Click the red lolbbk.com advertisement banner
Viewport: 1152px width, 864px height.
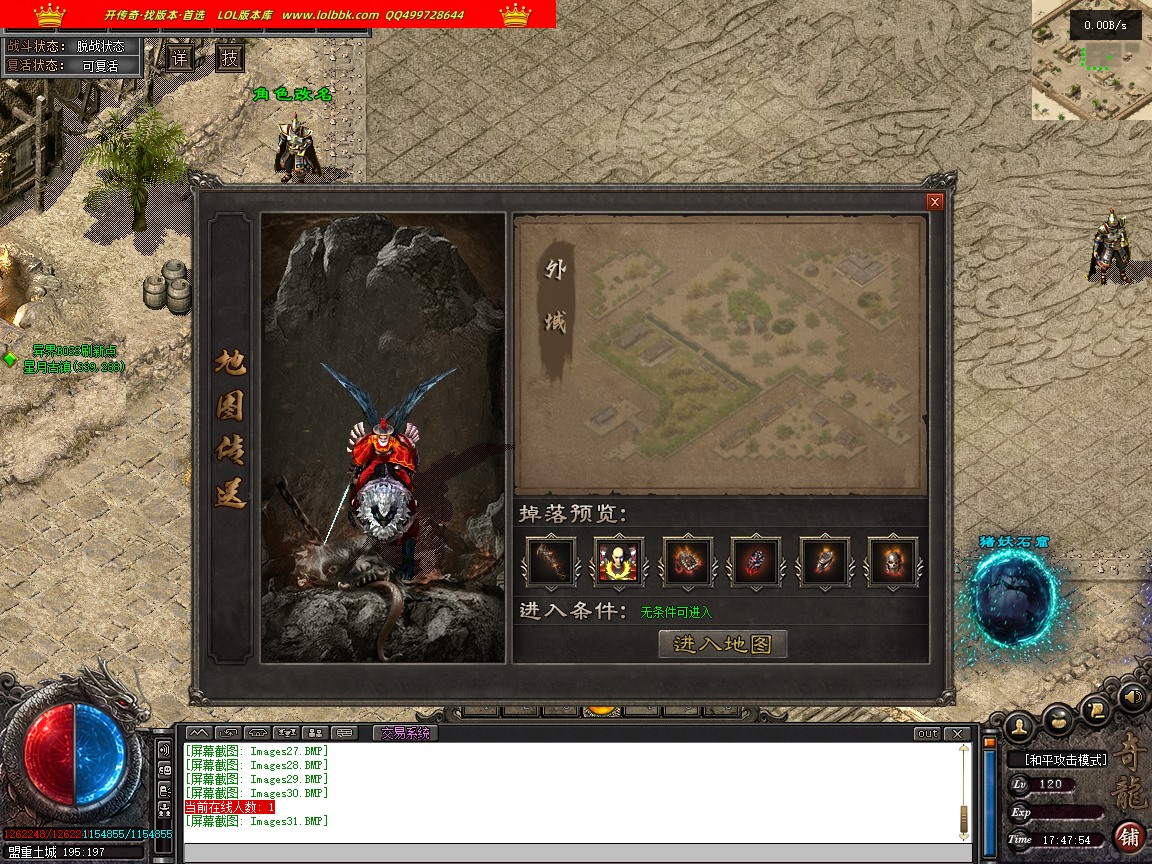click(278, 14)
